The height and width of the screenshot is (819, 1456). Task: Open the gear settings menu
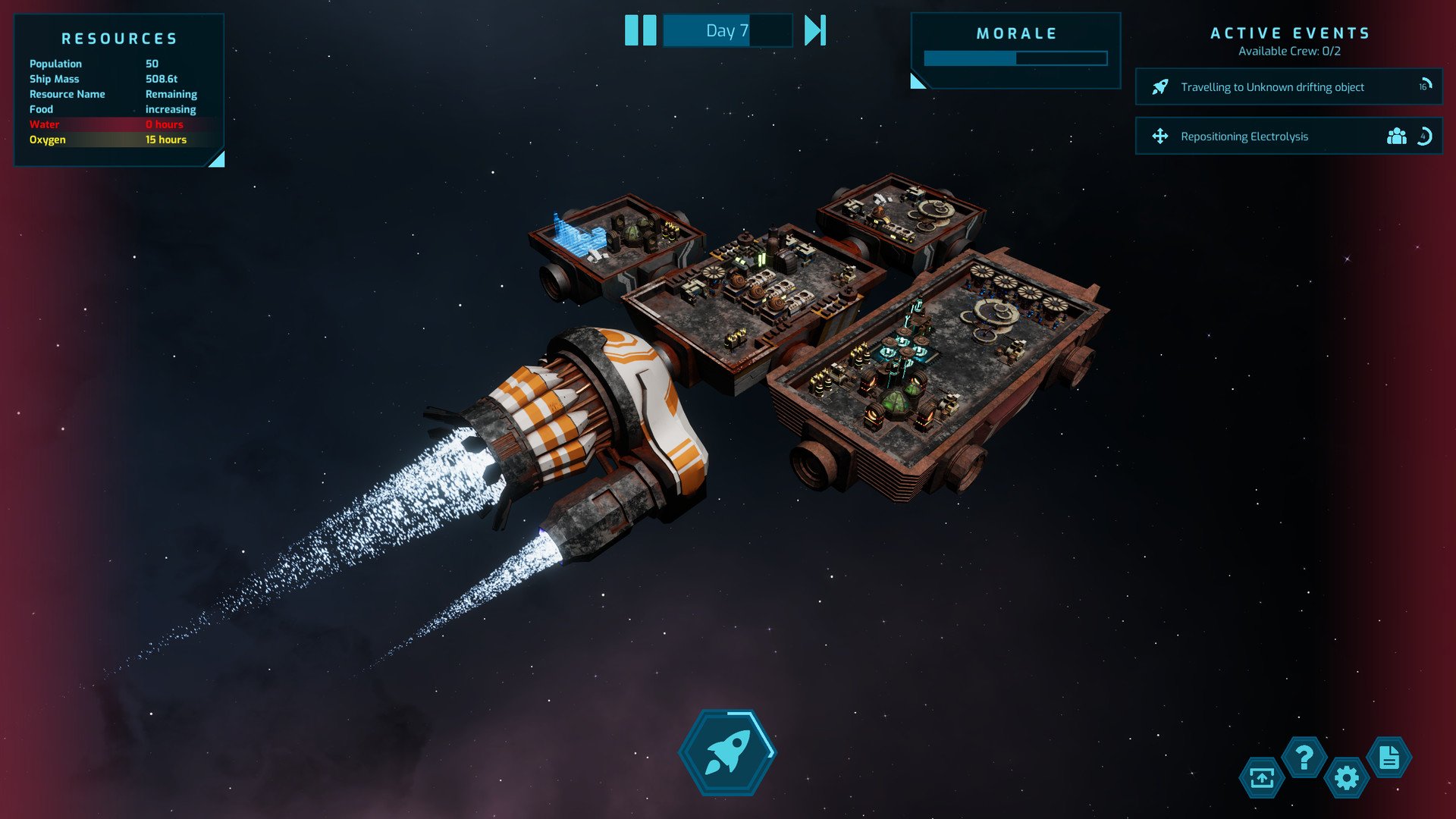coord(1347,778)
